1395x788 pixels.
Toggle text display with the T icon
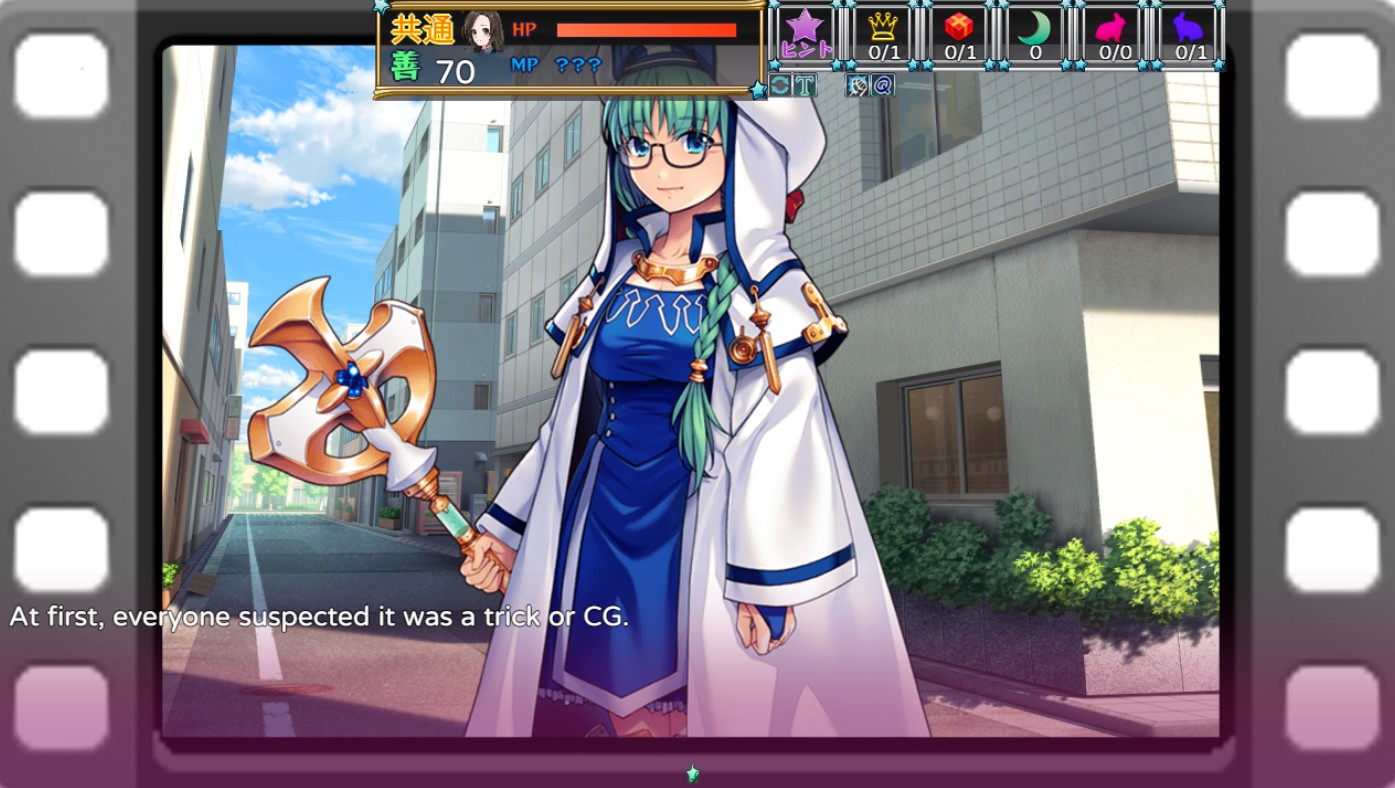point(804,84)
